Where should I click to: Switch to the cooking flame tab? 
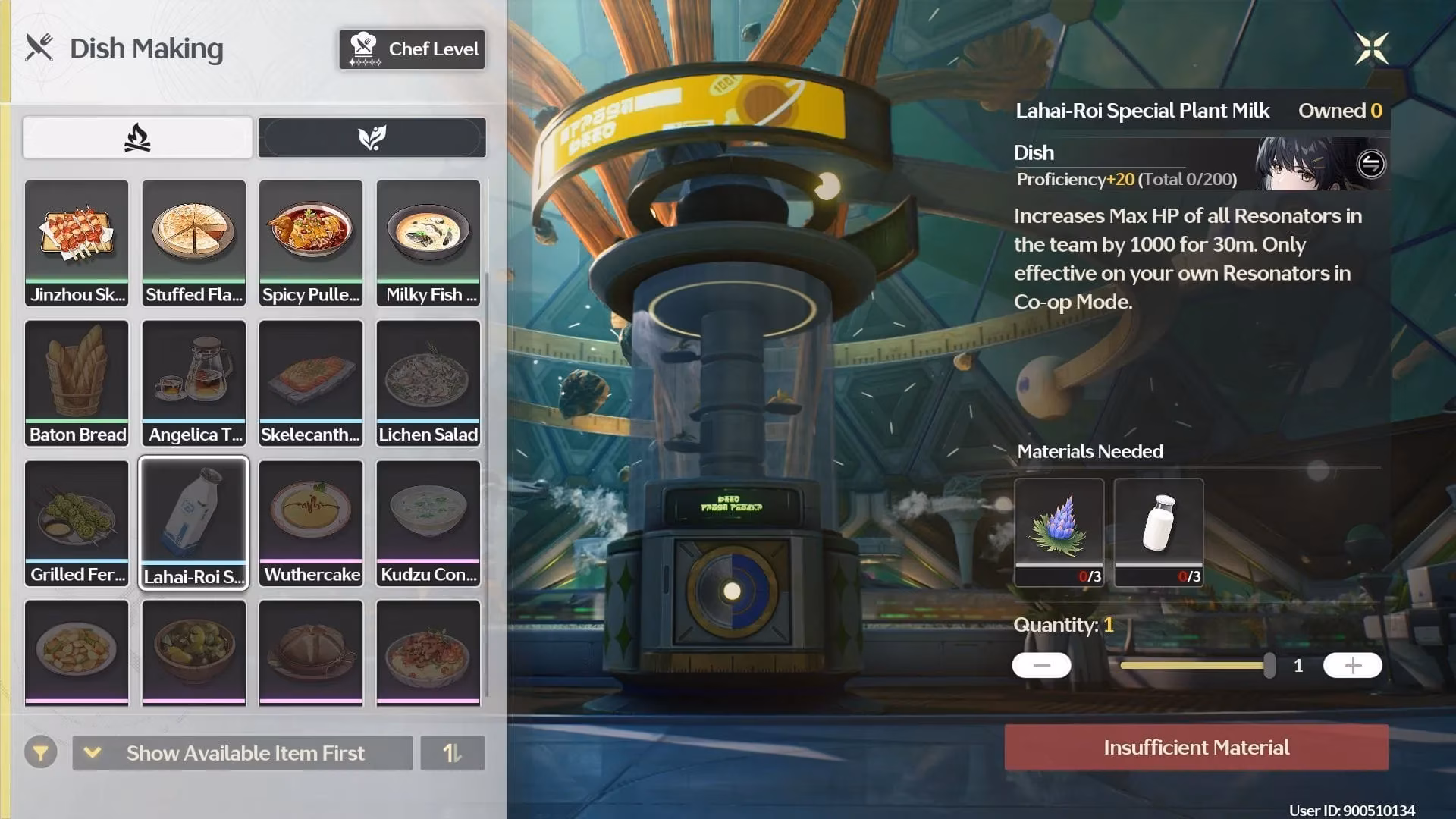pos(137,138)
